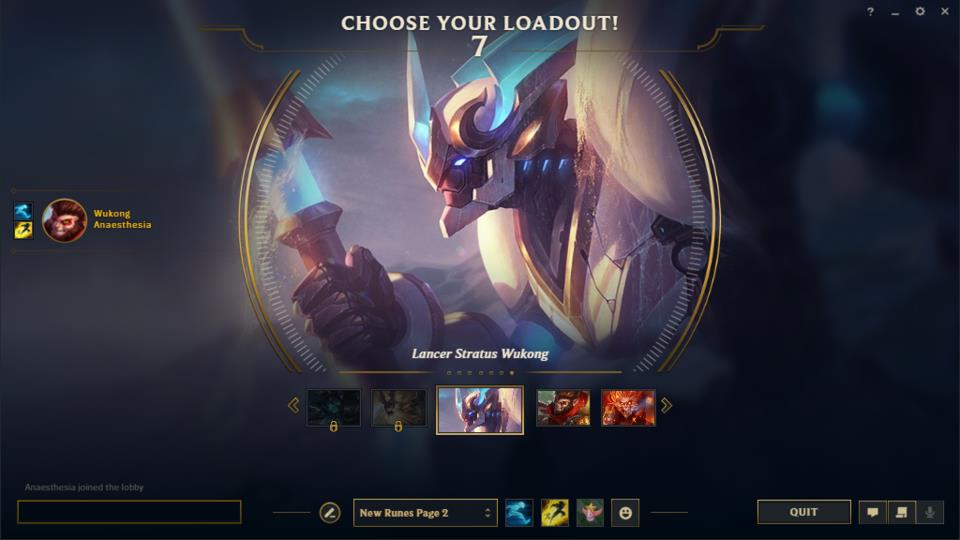
Task: Open client settings via the gear icon
Action: [920, 12]
